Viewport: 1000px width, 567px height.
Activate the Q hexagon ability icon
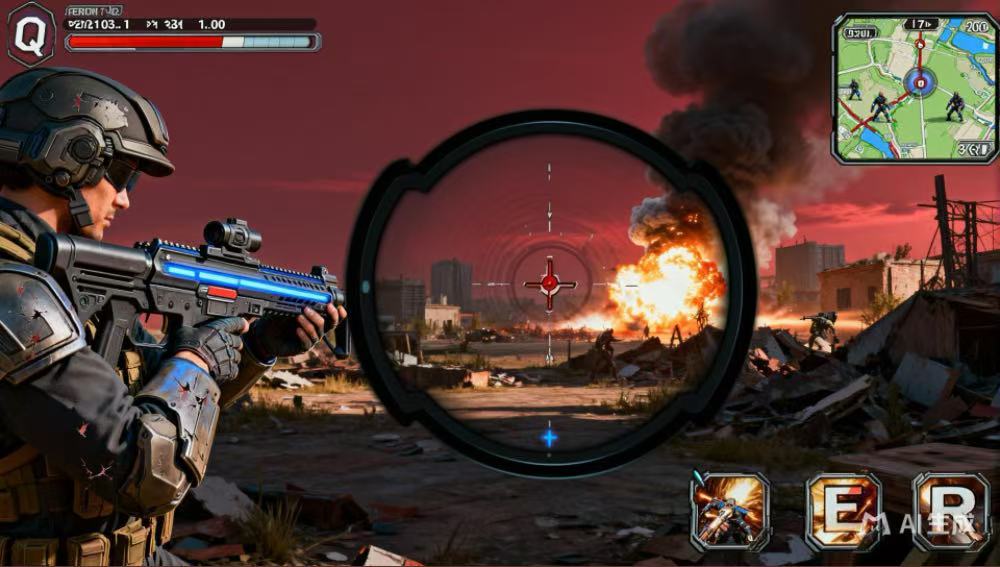coord(31,34)
